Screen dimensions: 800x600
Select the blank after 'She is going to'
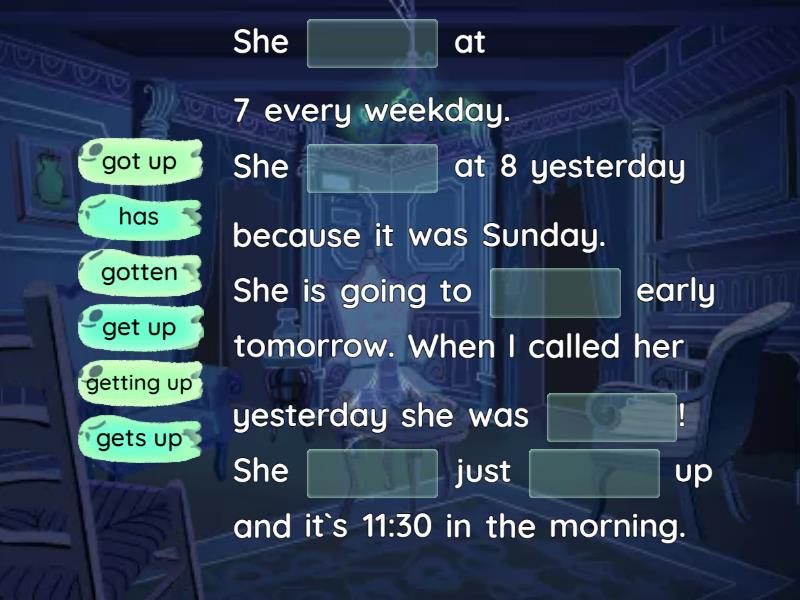pyautogui.click(x=555, y=293)
